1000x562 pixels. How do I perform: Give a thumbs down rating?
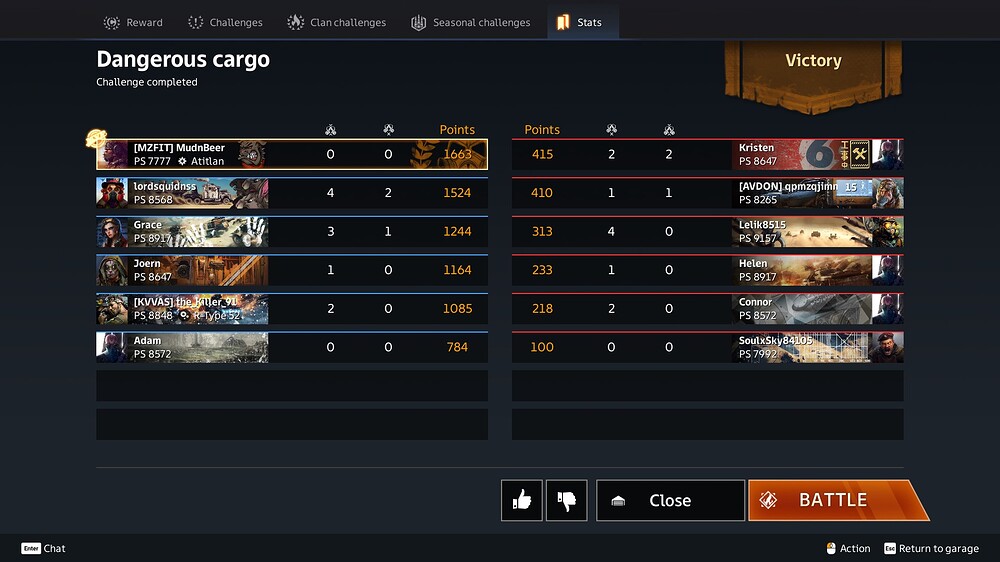coord(567,500)
